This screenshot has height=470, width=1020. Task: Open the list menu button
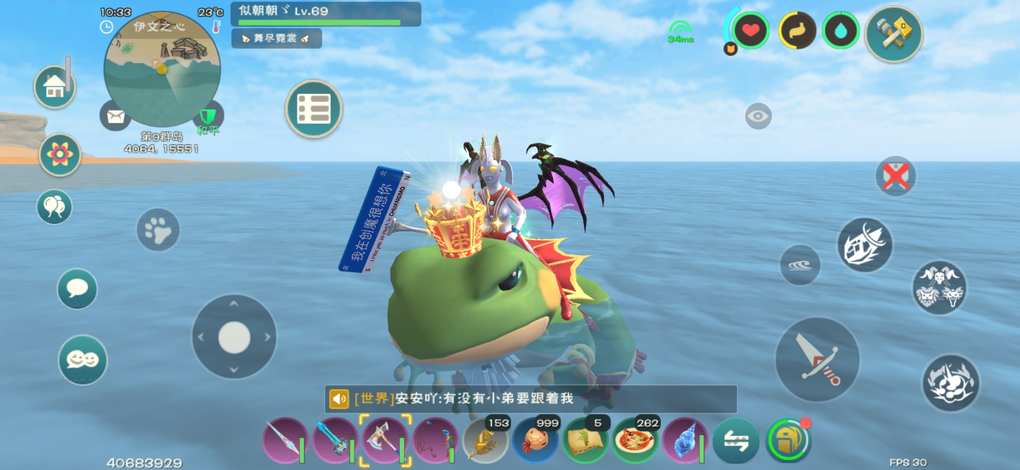point(314,109)
